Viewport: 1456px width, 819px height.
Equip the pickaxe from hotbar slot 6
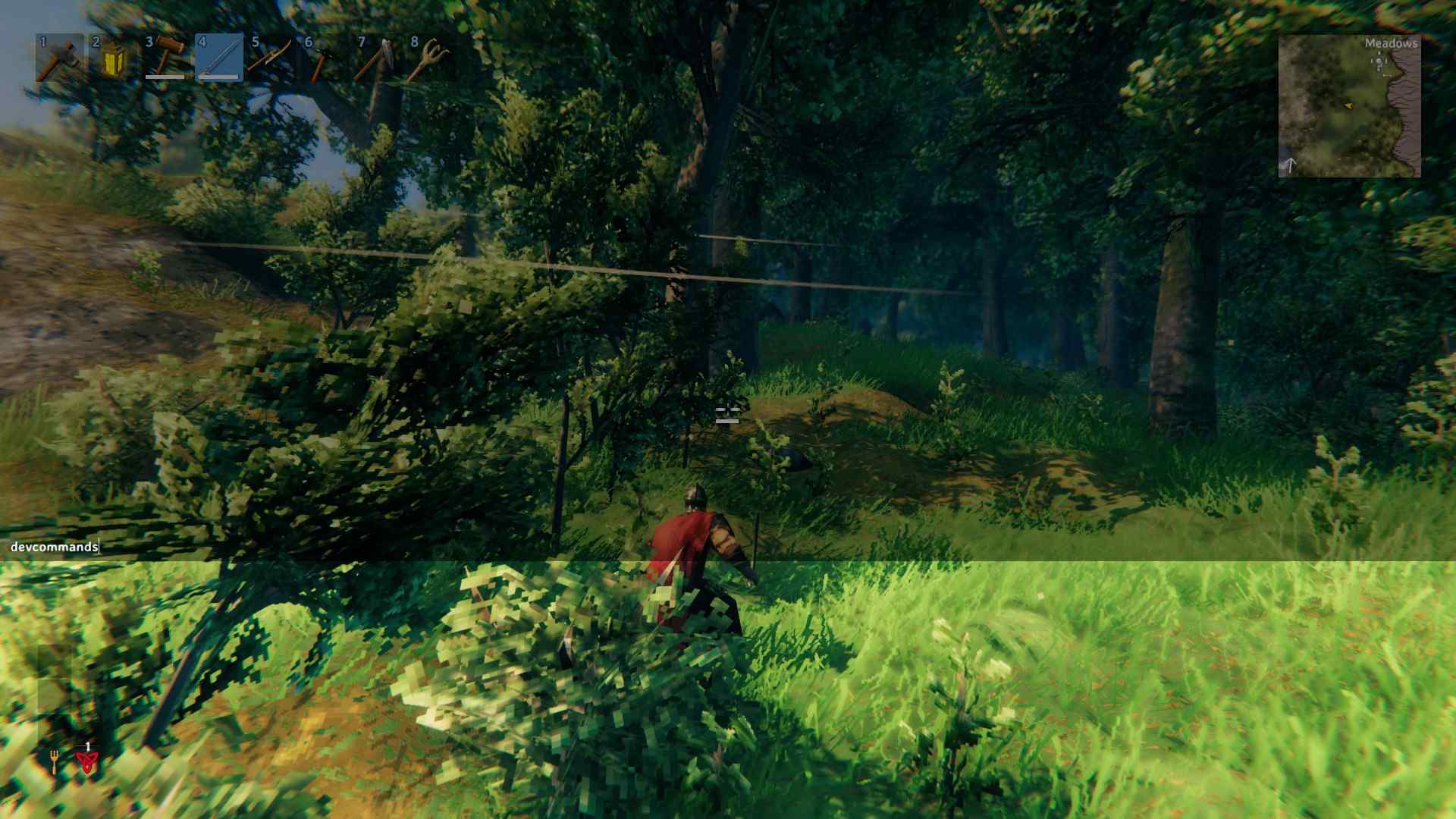tap(325, 61)
